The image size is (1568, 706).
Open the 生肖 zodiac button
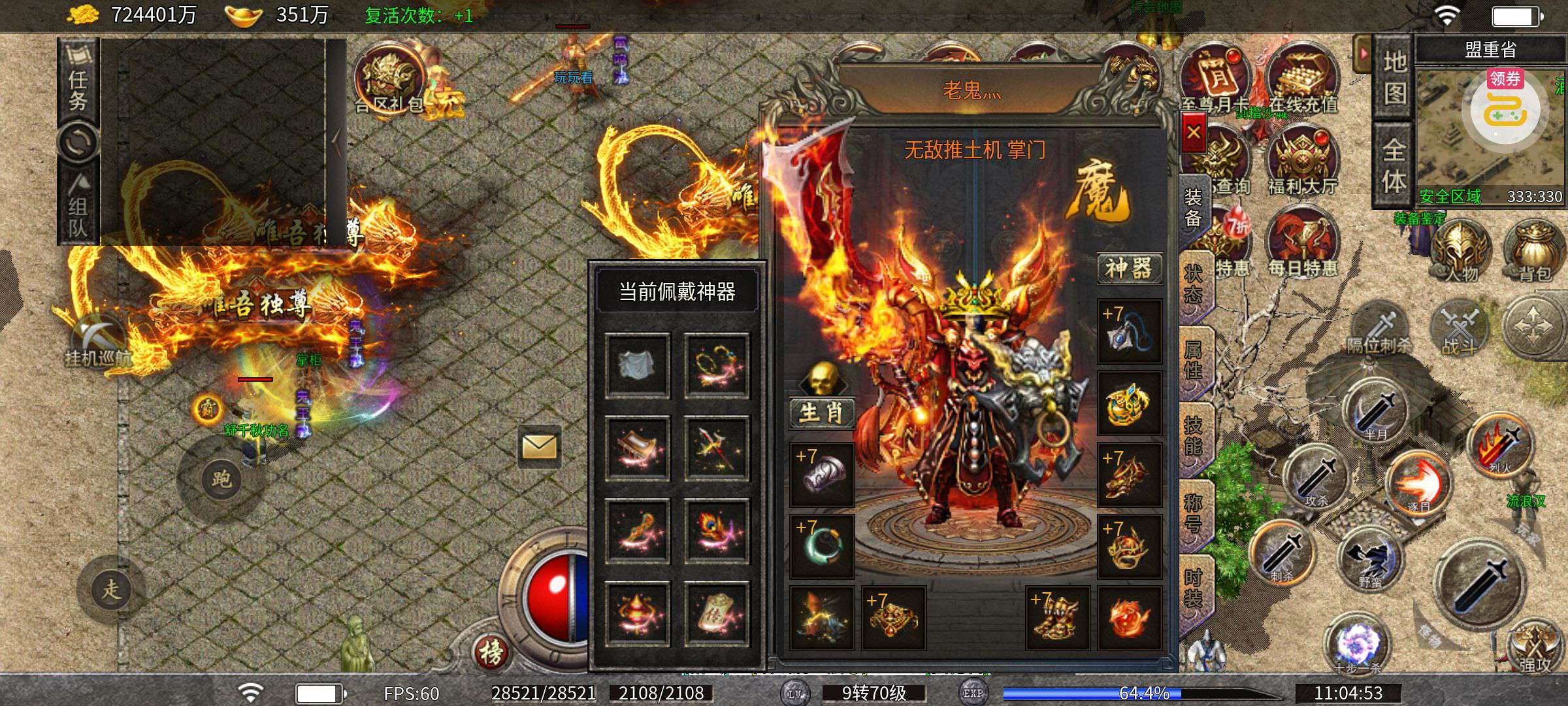pyautogui.click(x=821, y=412)
